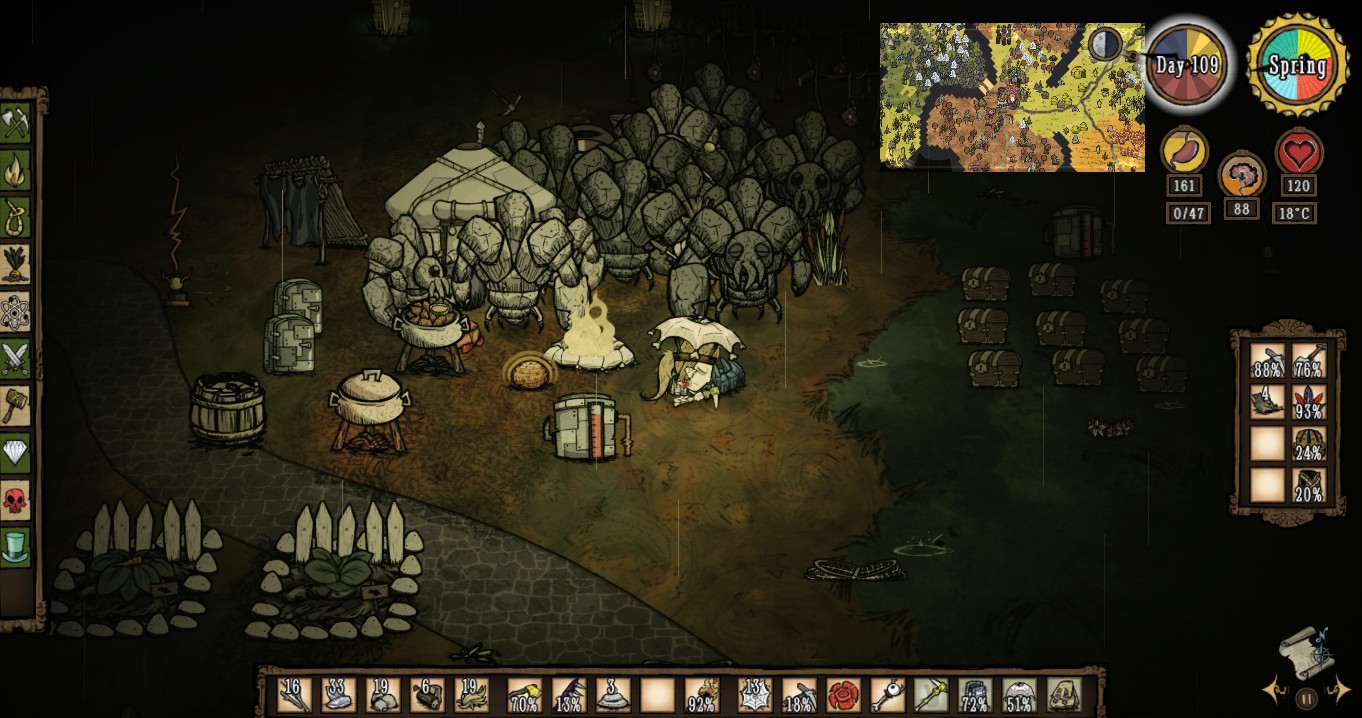
Task: Open the Tools crafting tab
Action: pyautogui.click(x=15, y=124)
